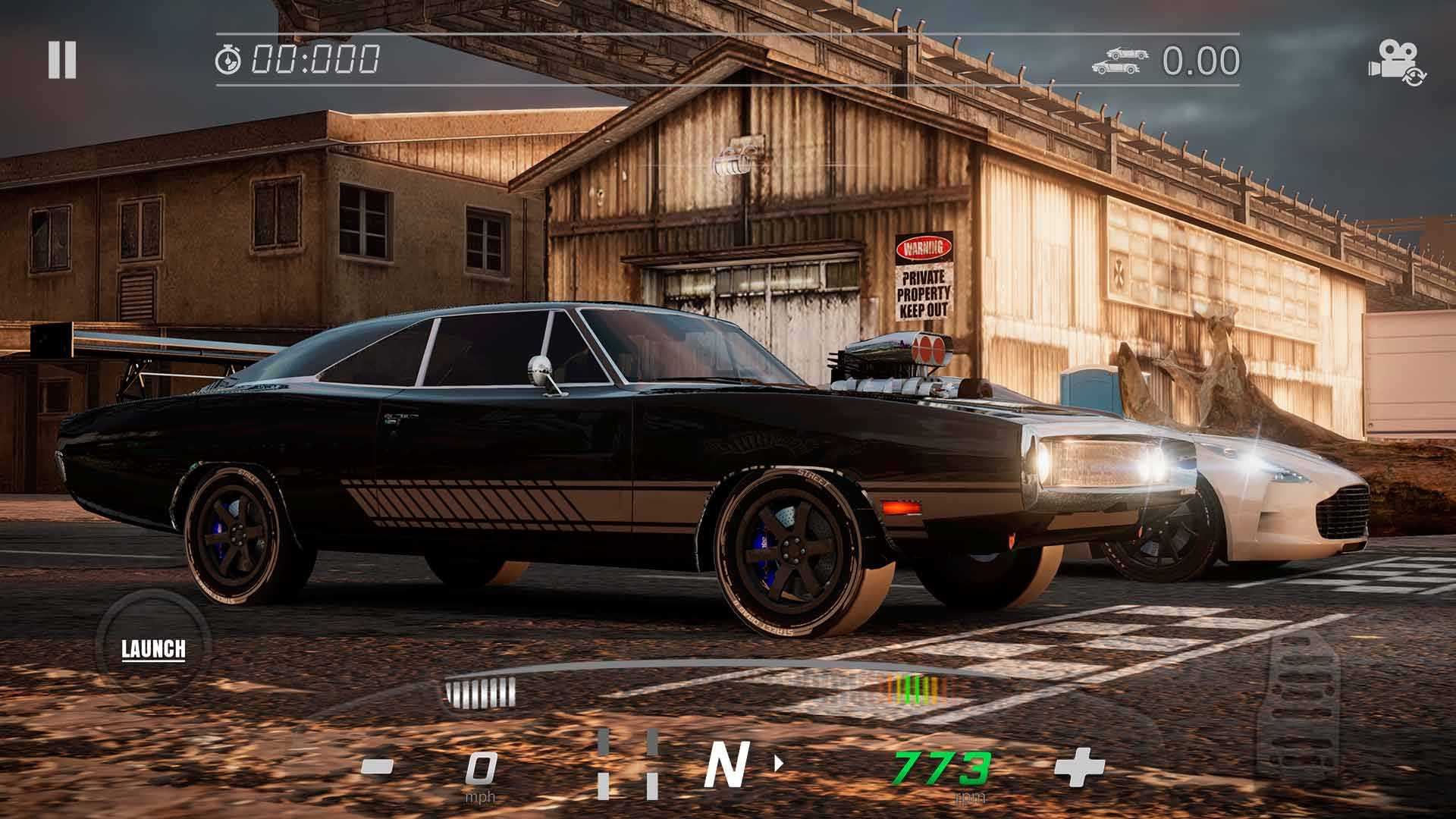Pause the race
The height and width of the screenshot is (819, 1456).
tap(61, 60)
